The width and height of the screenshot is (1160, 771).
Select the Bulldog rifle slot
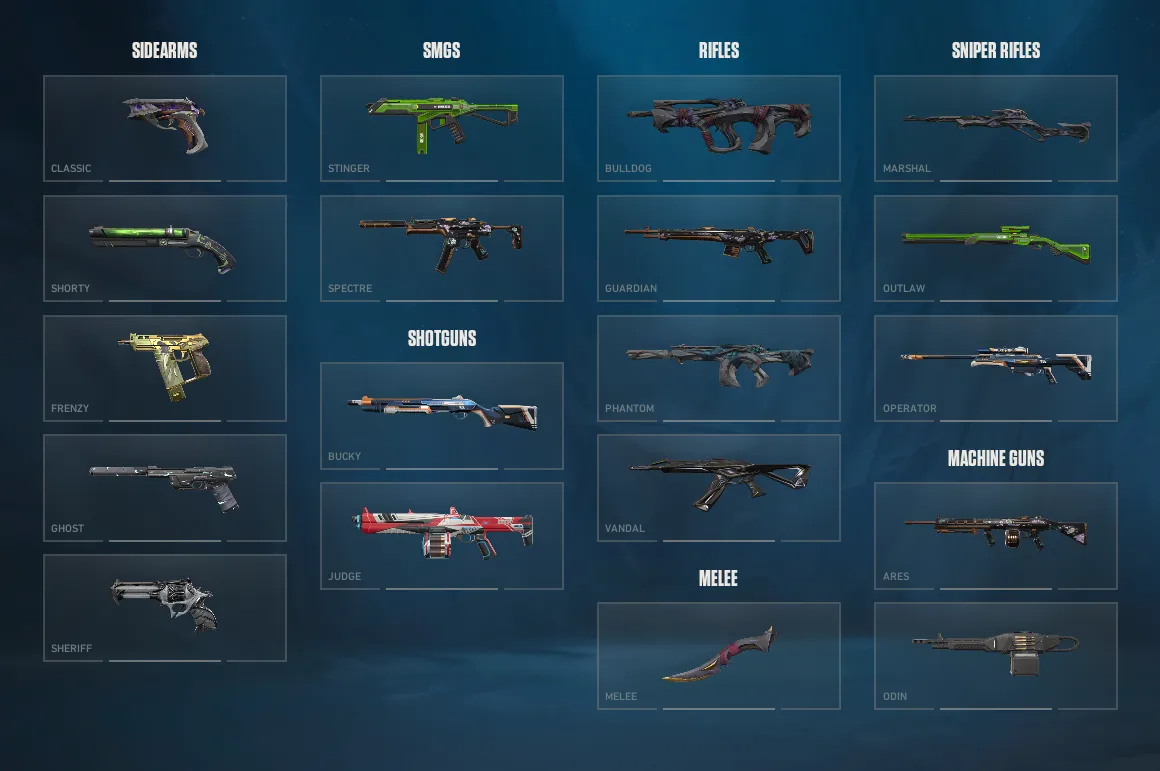pyautogui.click(x=719, y=128)
